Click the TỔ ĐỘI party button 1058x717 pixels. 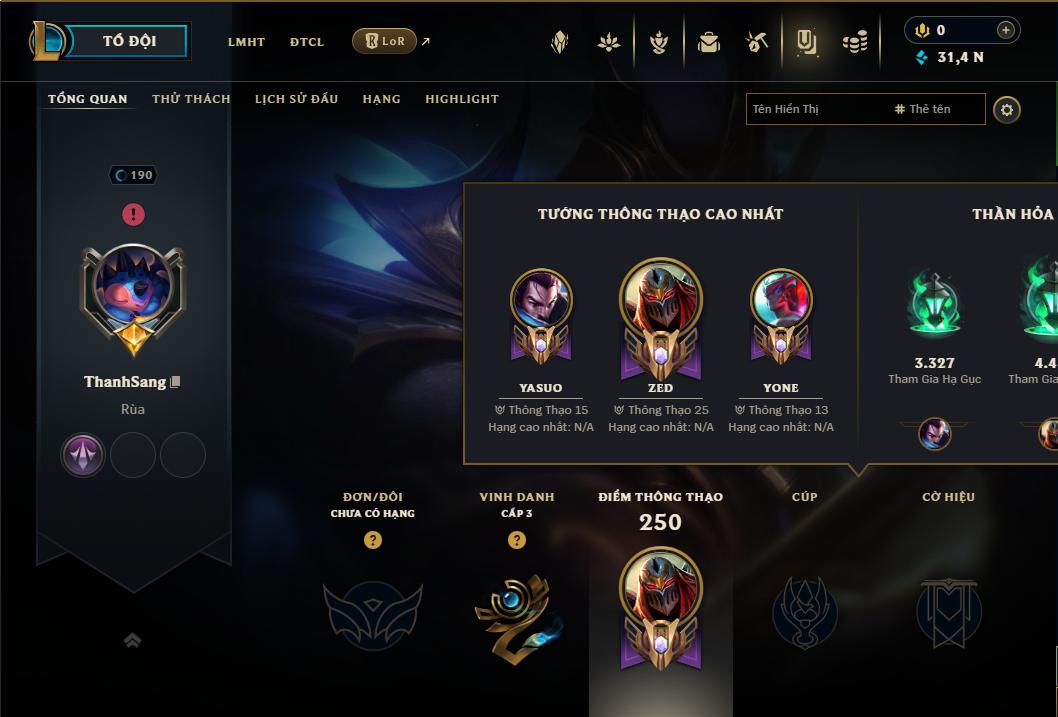pos(129,41)
